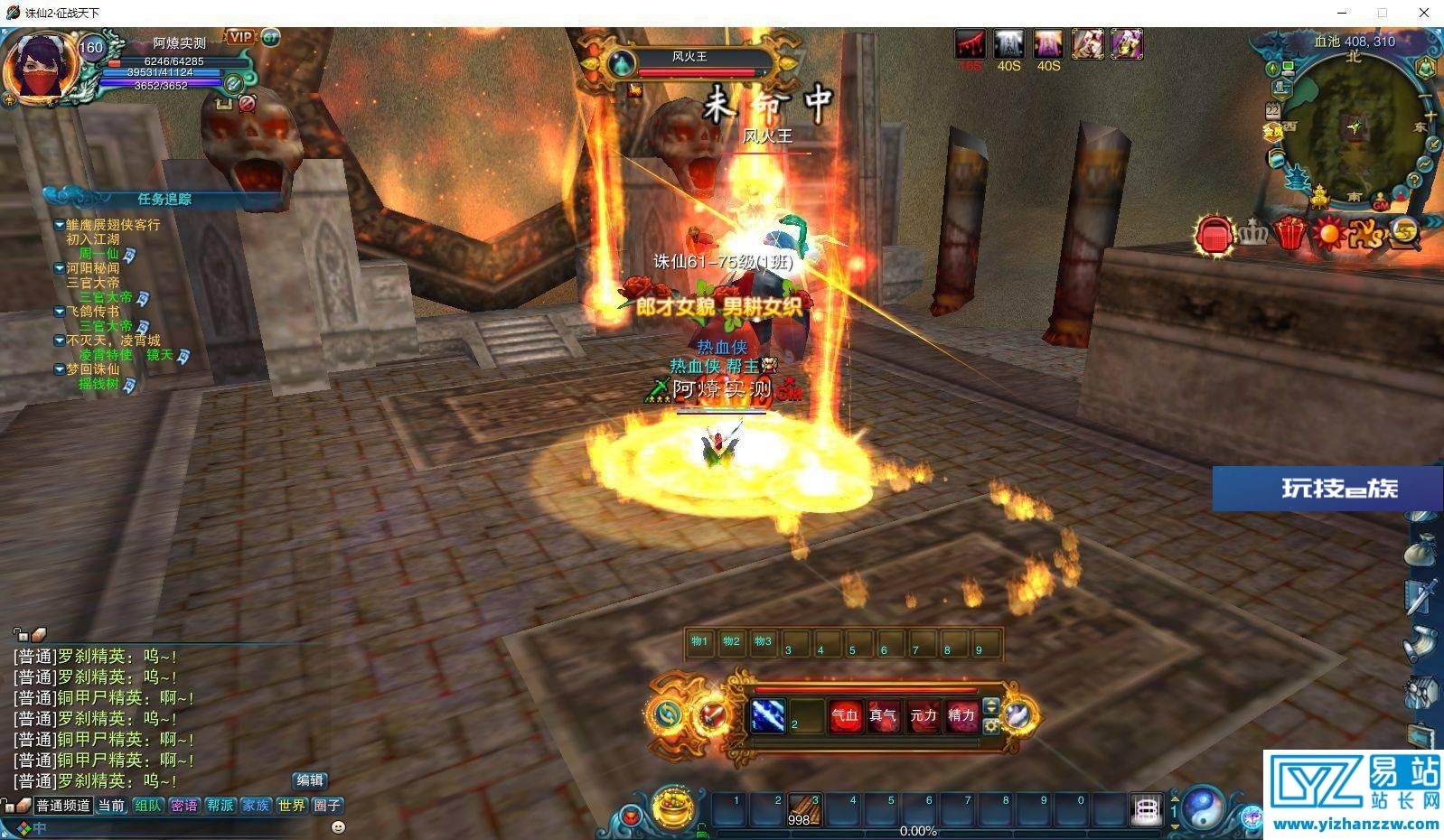Open the red gift box icon
Viewport: 1444px width, 840px height.
click(1290, 234)
